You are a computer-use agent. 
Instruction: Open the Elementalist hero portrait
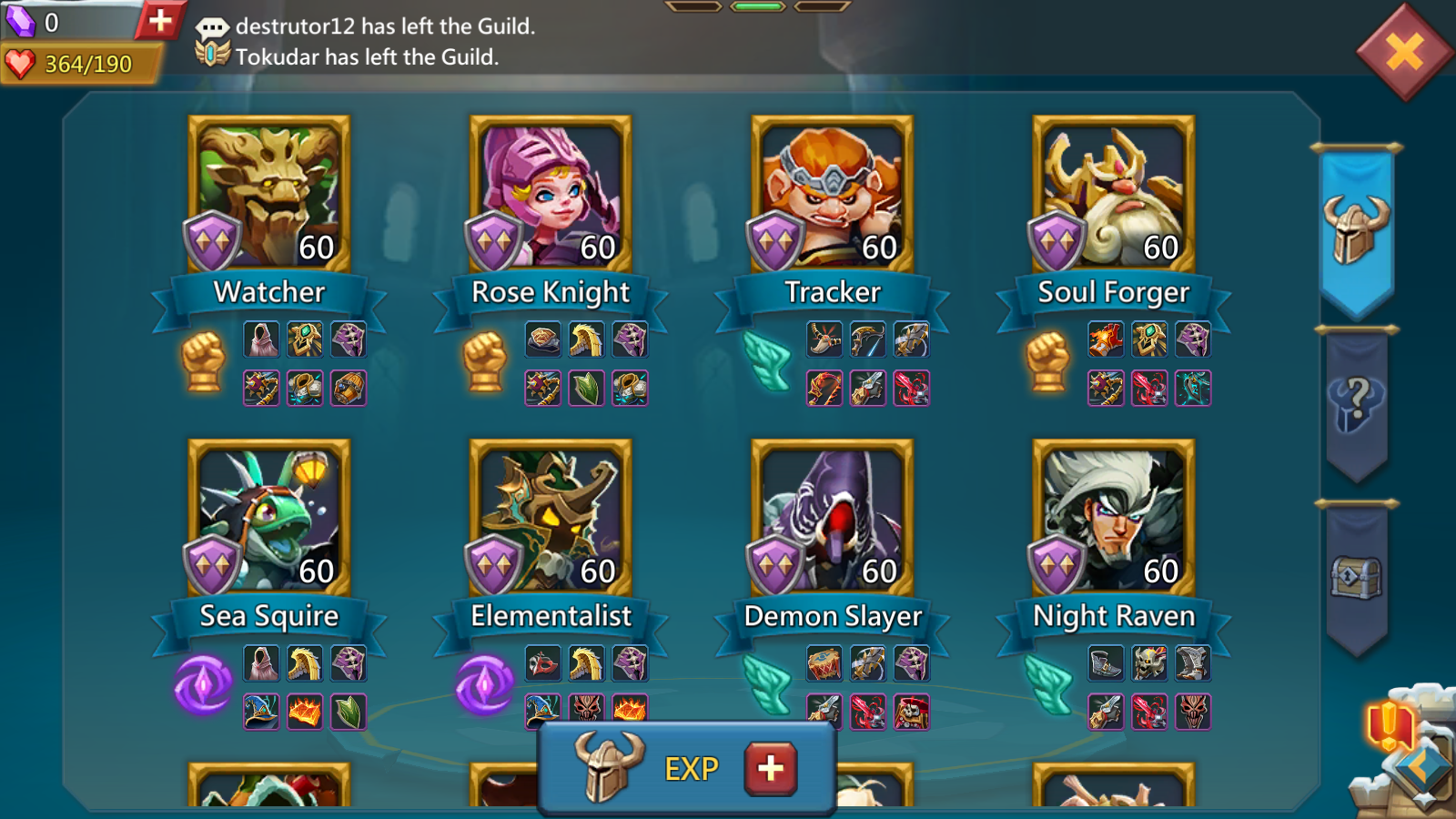pyautogui.click(x=551, y=518)
